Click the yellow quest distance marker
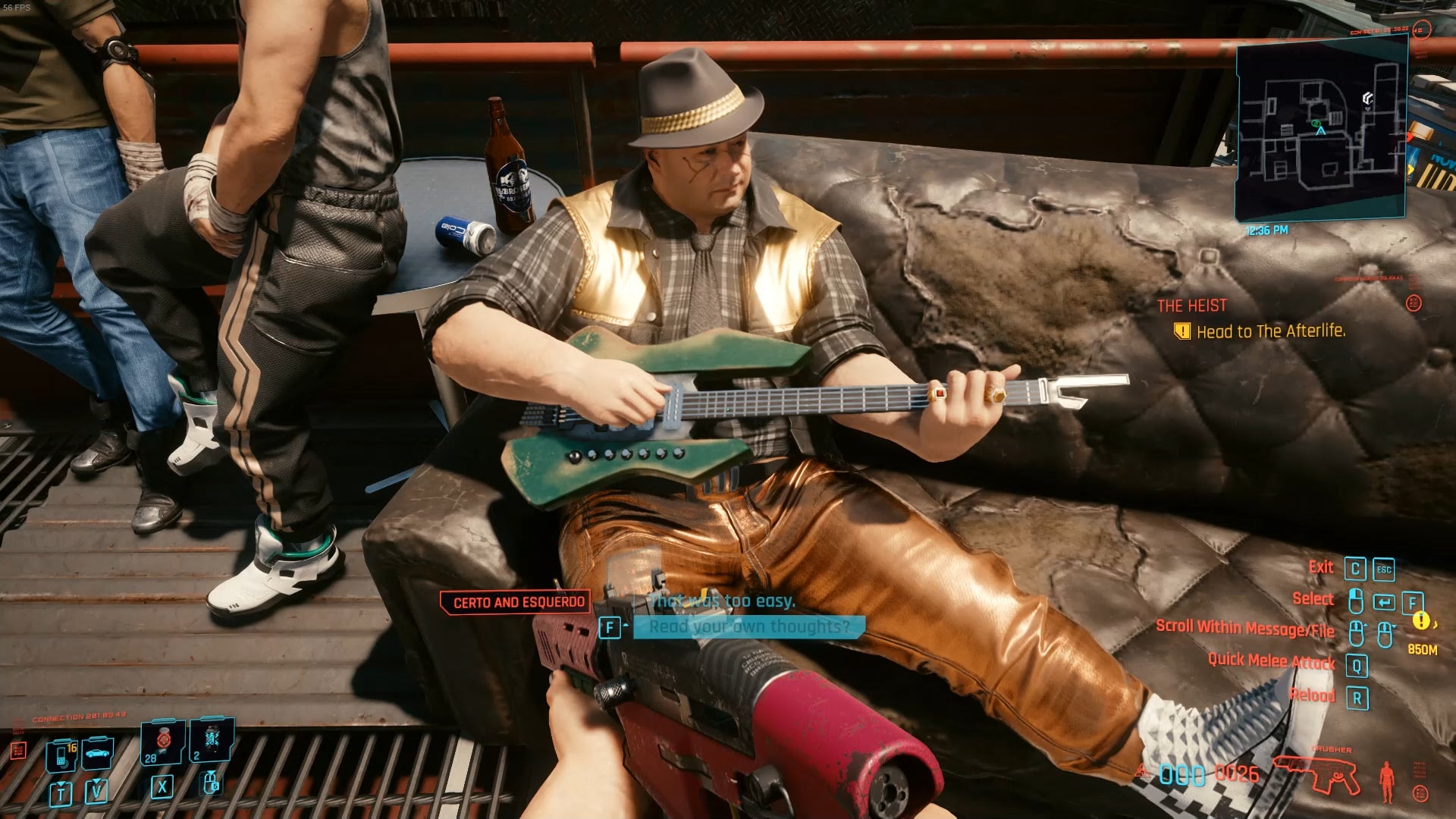The image size is (1456, 819). (x=1420, y=621)
